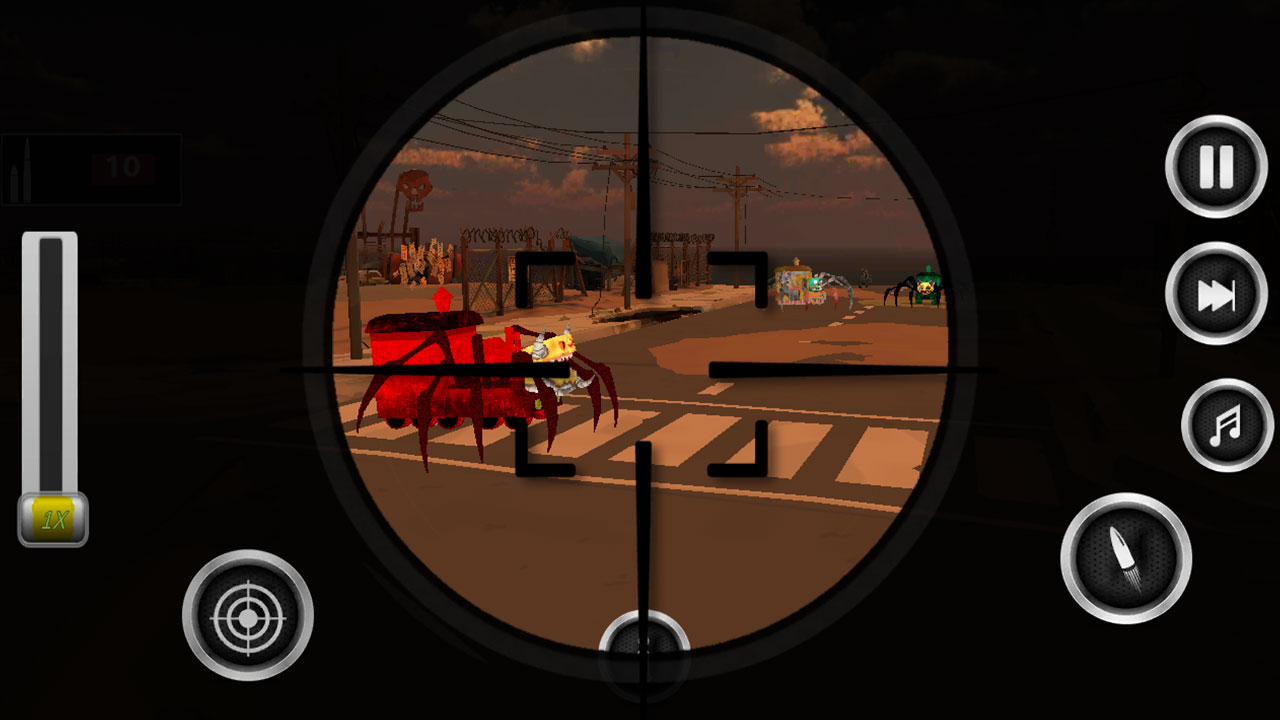Open skip options with the double-arrow control

click(x=1213, y=294)
